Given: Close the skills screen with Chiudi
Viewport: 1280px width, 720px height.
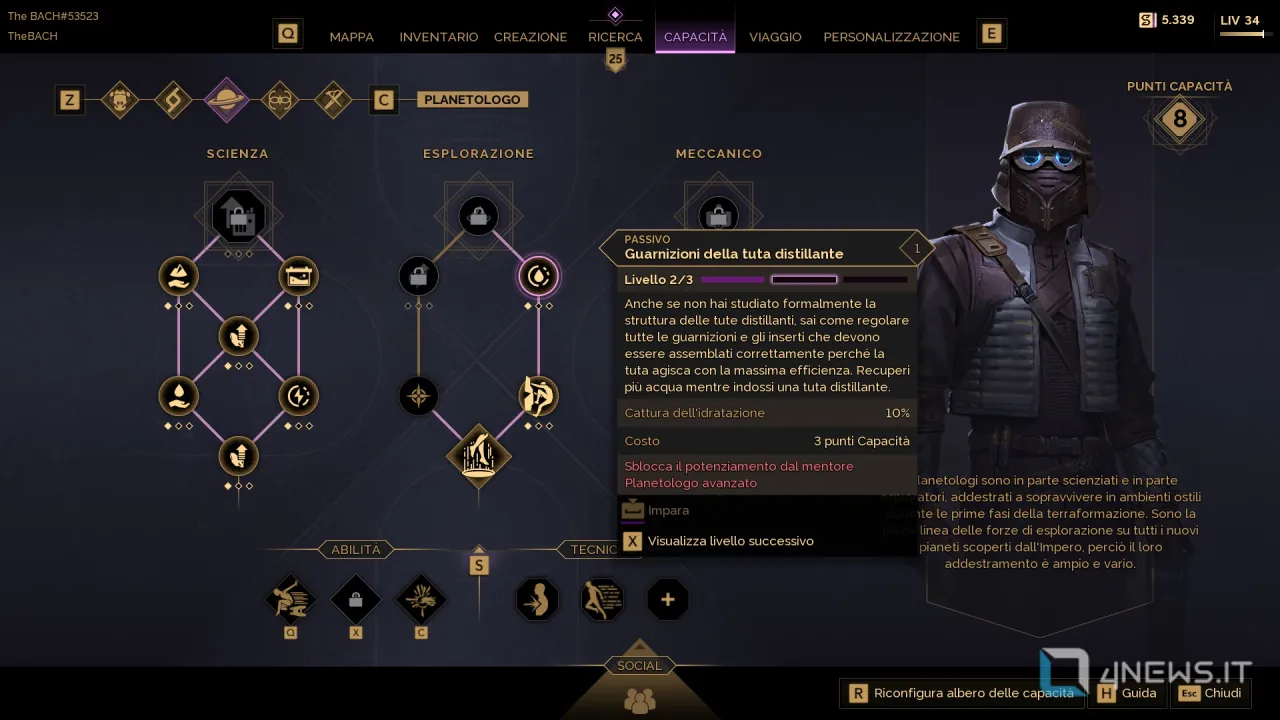Looking at the screenshot, I should pos(1211,693).
